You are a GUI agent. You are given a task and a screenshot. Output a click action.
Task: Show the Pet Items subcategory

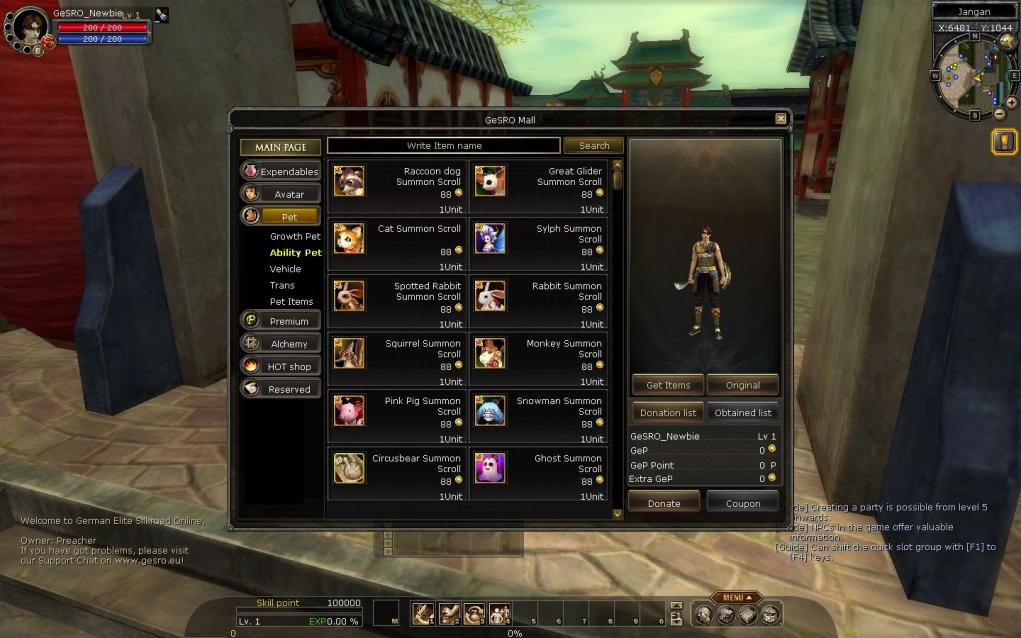coord(291,301)
